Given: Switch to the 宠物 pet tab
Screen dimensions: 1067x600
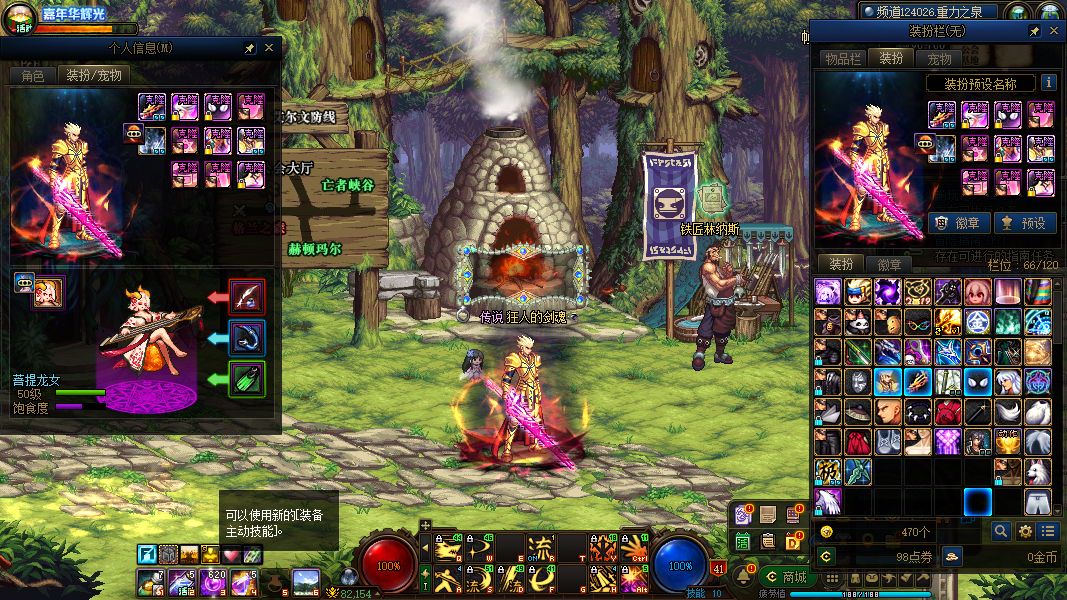Looking at the screenshot, I should tap(939, 59).
